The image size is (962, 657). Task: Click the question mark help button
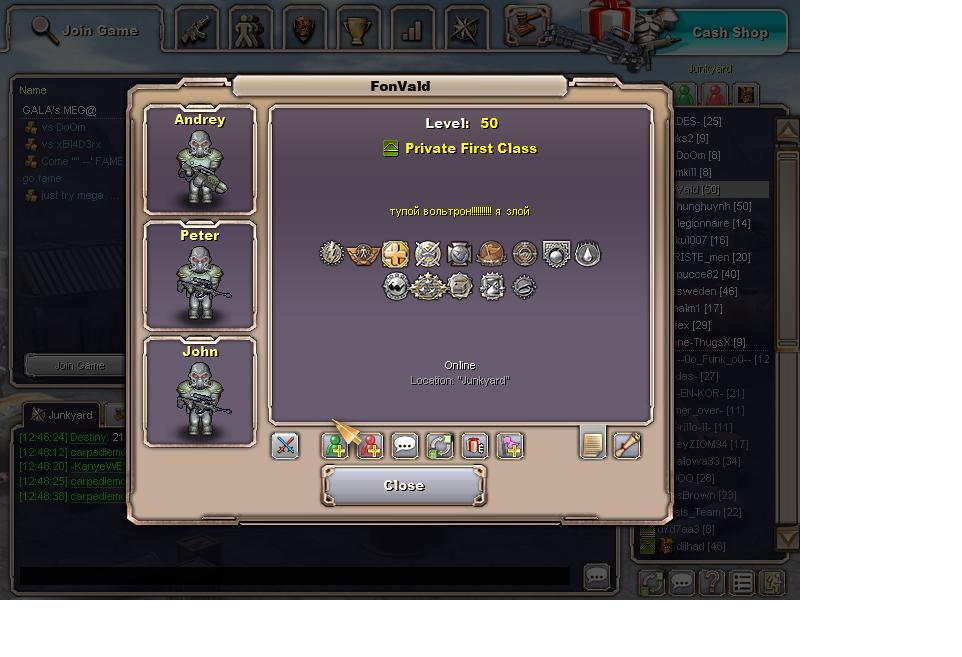[711, 582]
